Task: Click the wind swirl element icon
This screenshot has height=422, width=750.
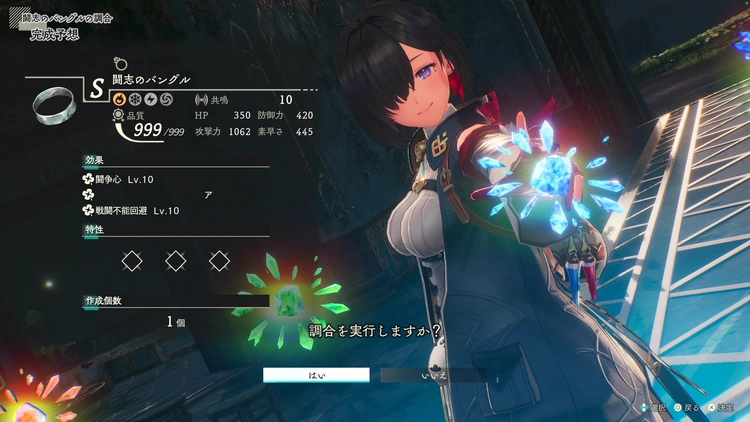Action: pos(165,100)
